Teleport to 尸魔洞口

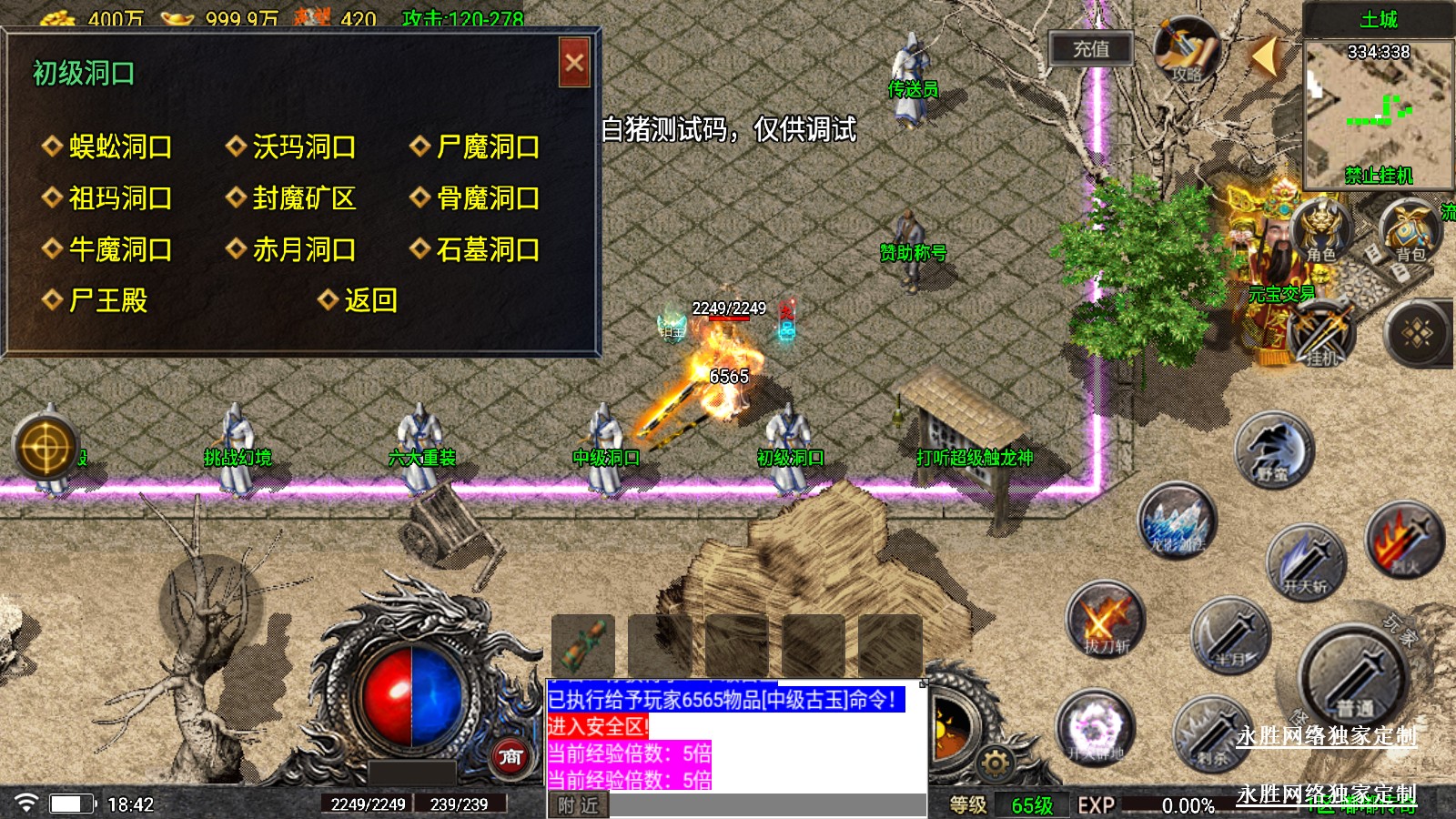(487, 147)
